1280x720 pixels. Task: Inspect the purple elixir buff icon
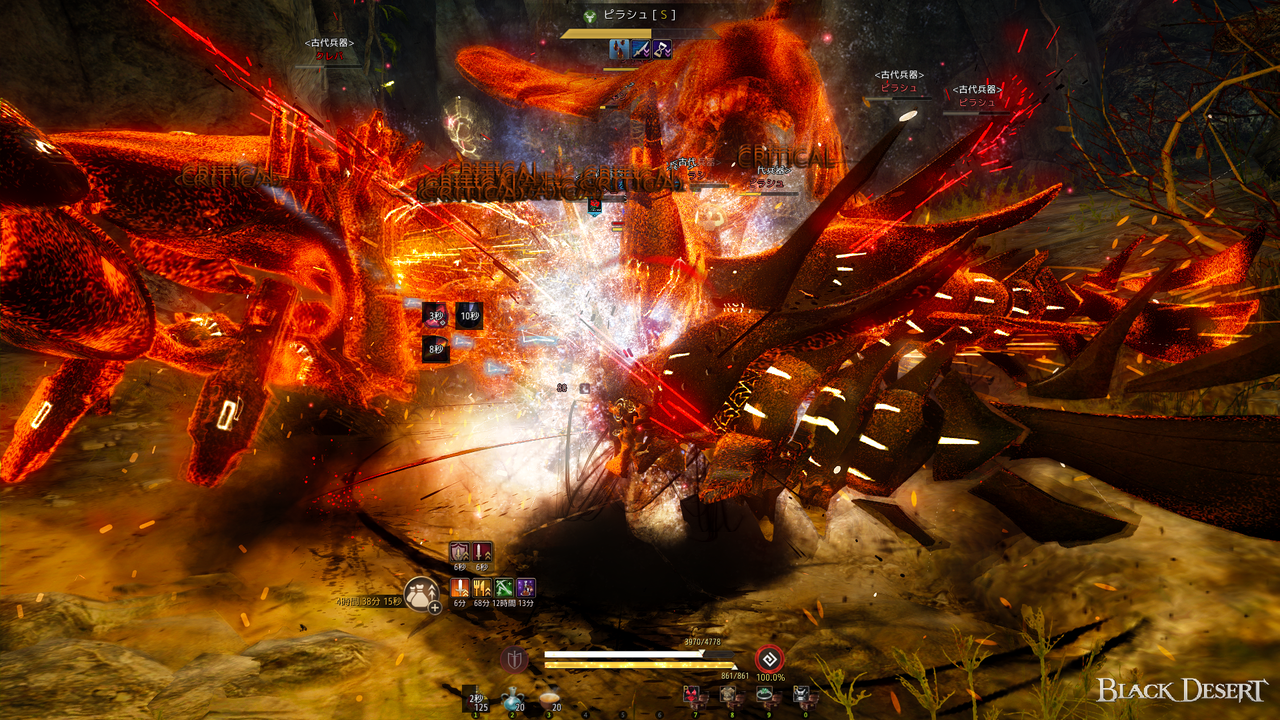pyautogui.click(x=526, y=588)
